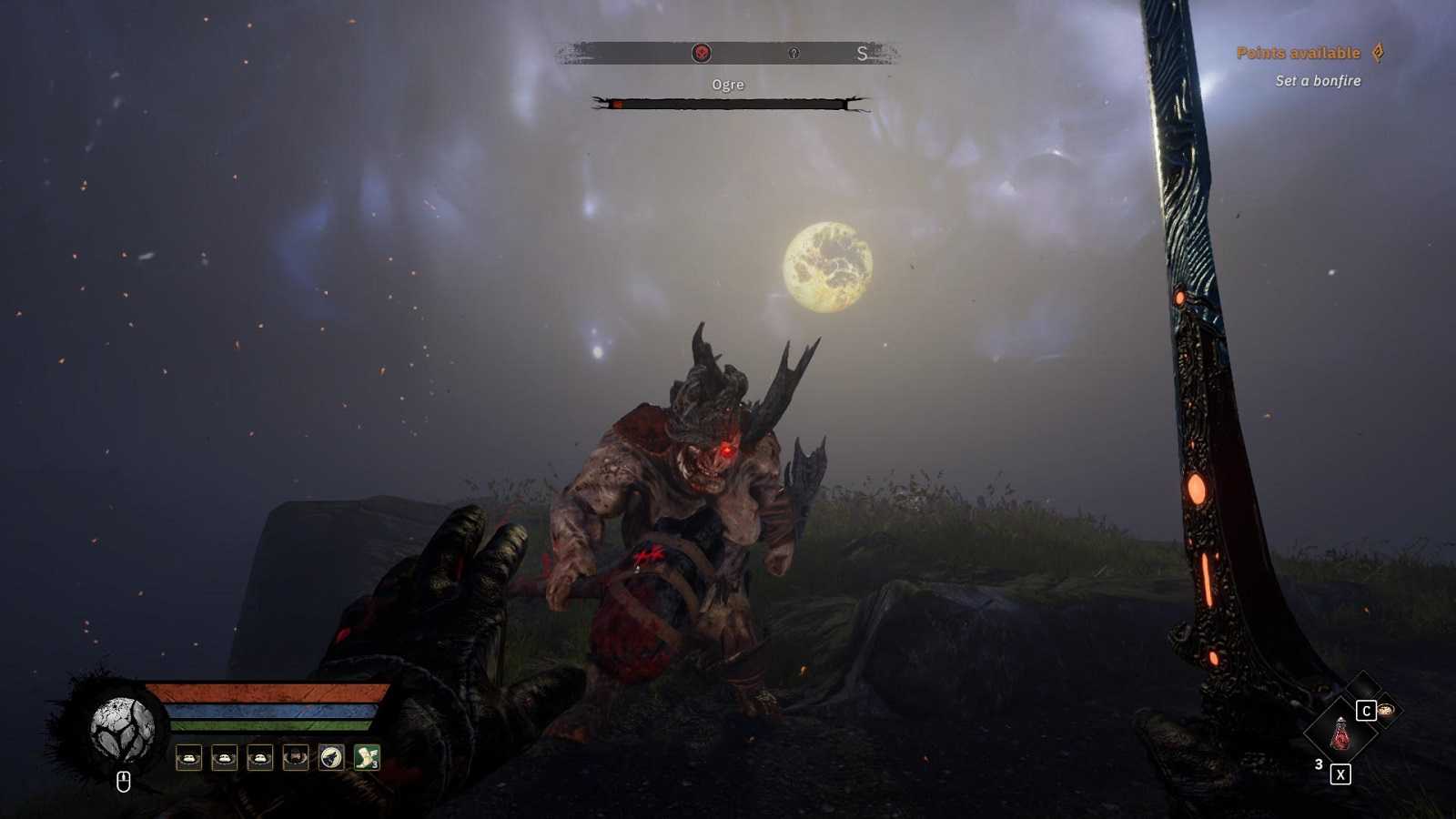
Task: Select the grey location marker on the compass
Action: click(x=794, y=54)
